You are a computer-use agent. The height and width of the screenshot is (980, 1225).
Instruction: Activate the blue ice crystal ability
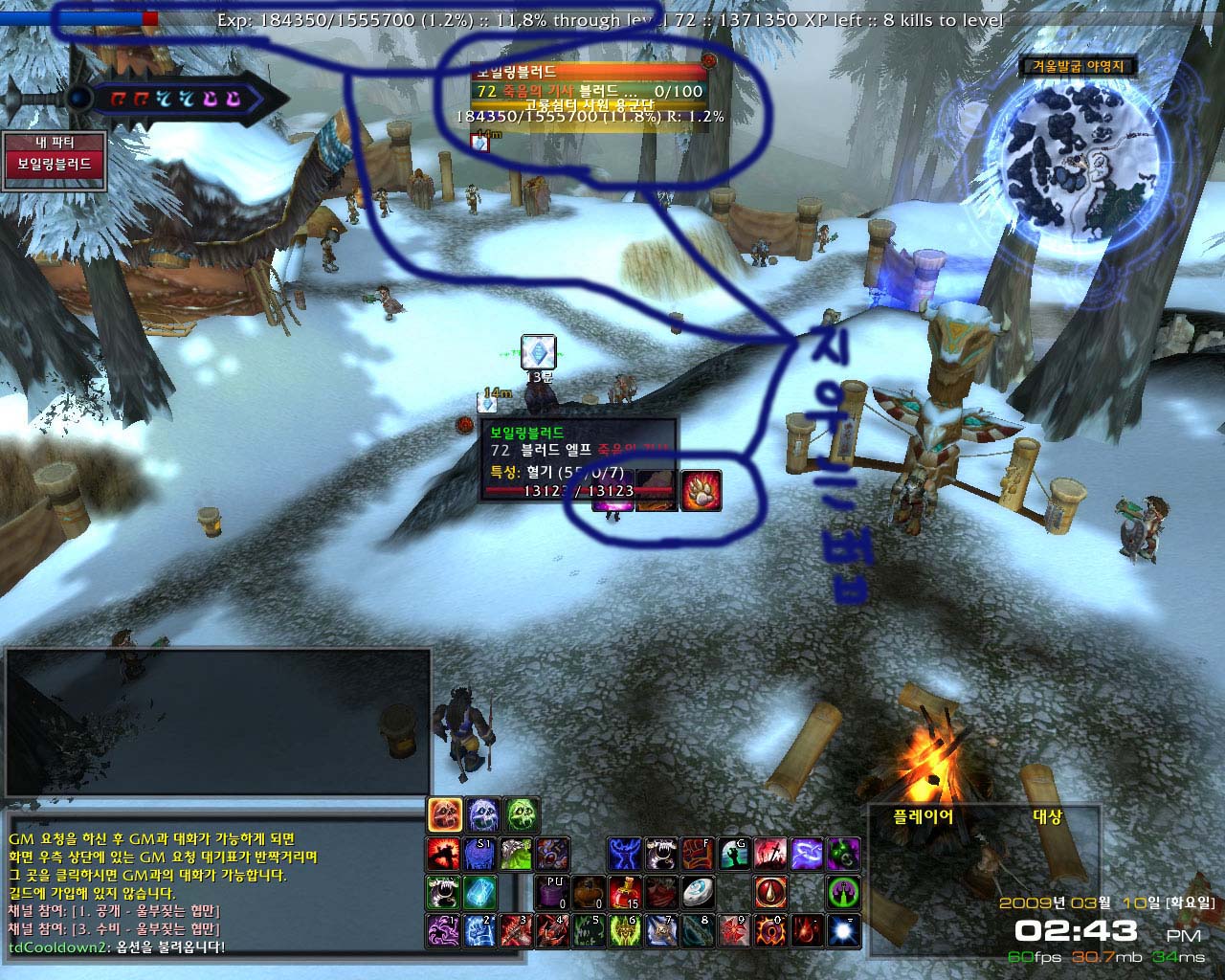coord(480,893)
